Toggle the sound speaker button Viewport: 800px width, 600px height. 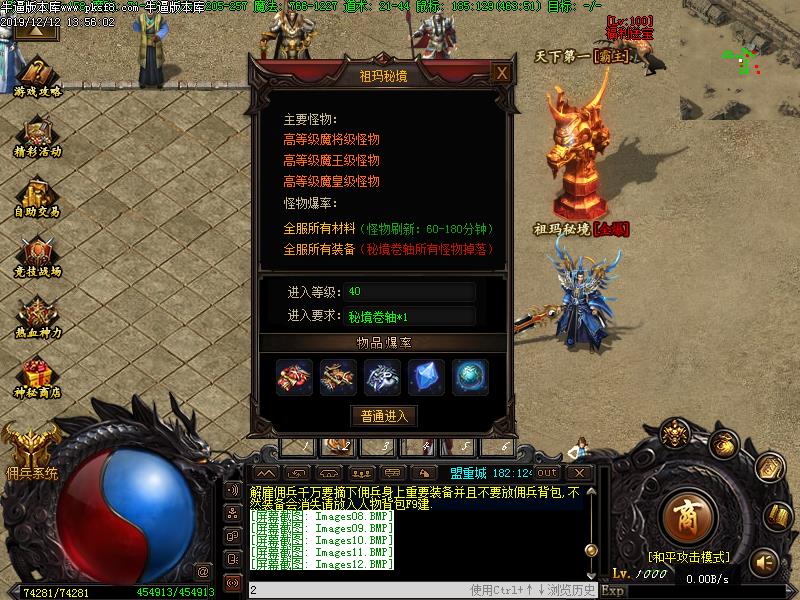765,561
